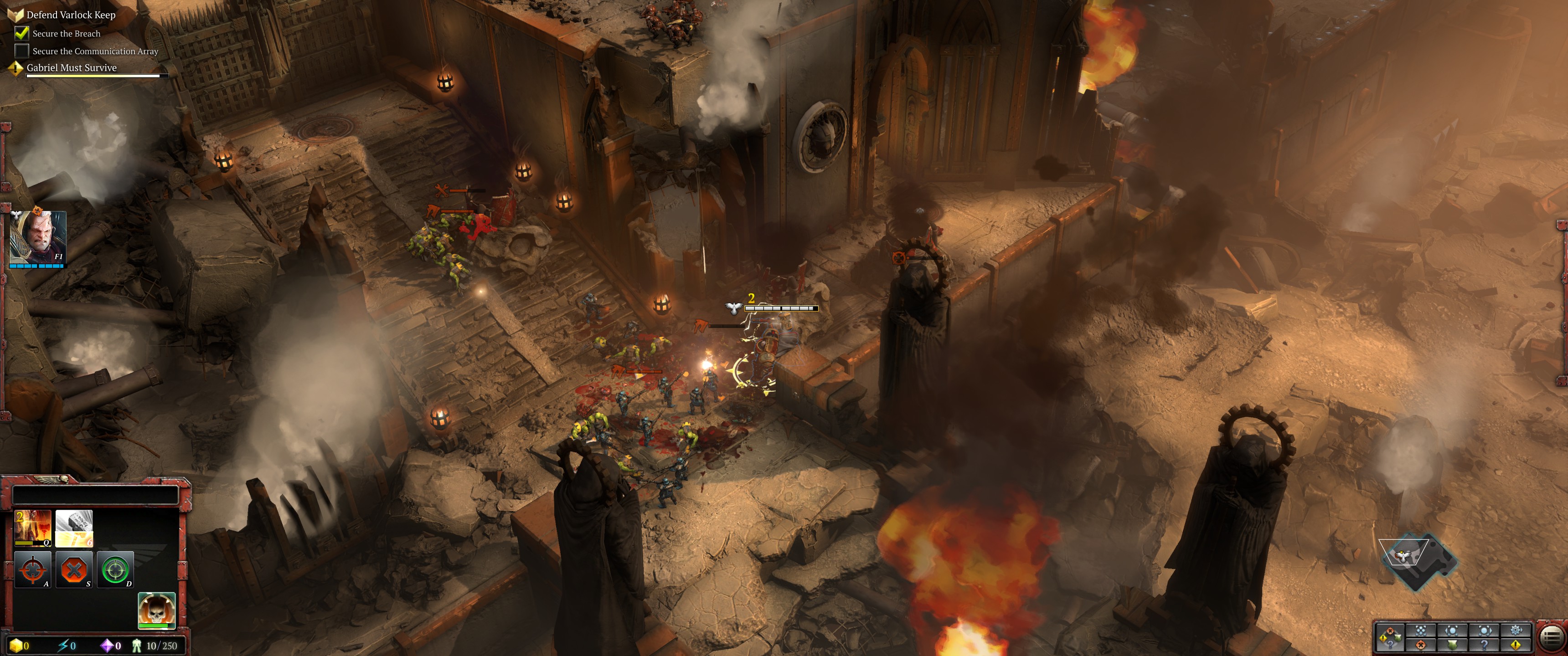Send the orange crosshair attack ping
Viewport: 1568px width, 656px height.
(1421, 645)
